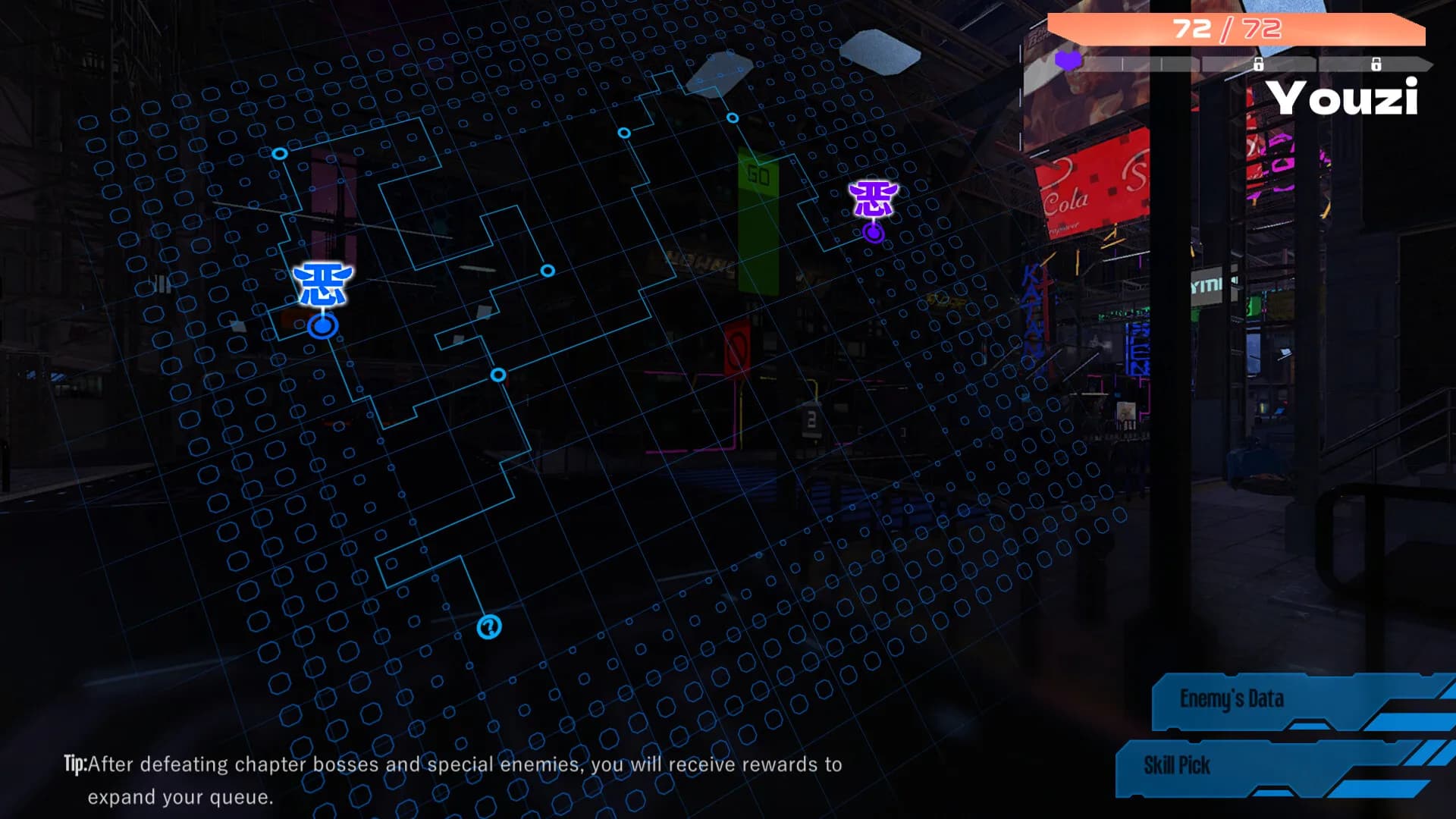Viewport: 1456px width, 819px height.
Task: Select the node above the green GO banner
Action: 732,118
